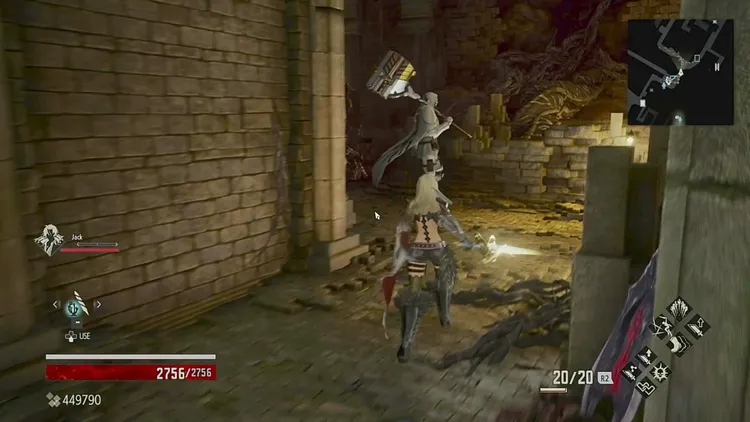Activate the sunburst gift icon
Viewport: 750px width, 422px height.
[661, 370]
